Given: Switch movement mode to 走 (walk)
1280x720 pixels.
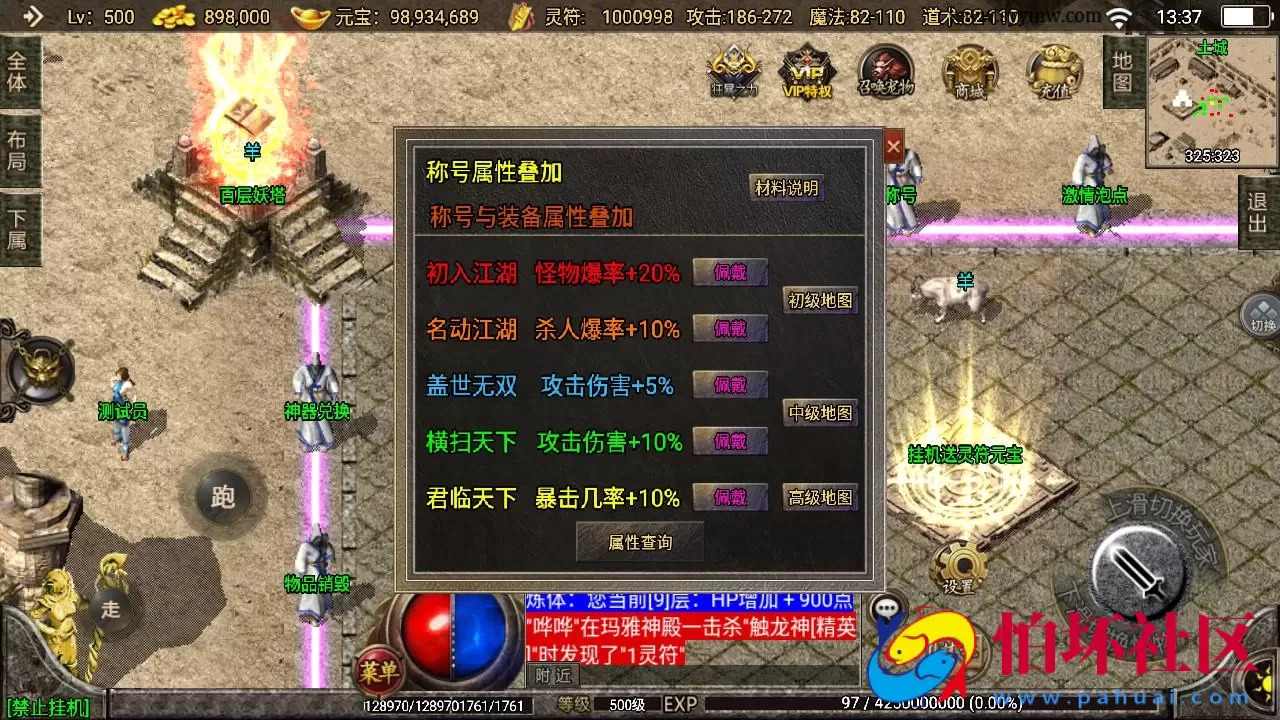Looking at the screenshot, I should tap(110, 611).
